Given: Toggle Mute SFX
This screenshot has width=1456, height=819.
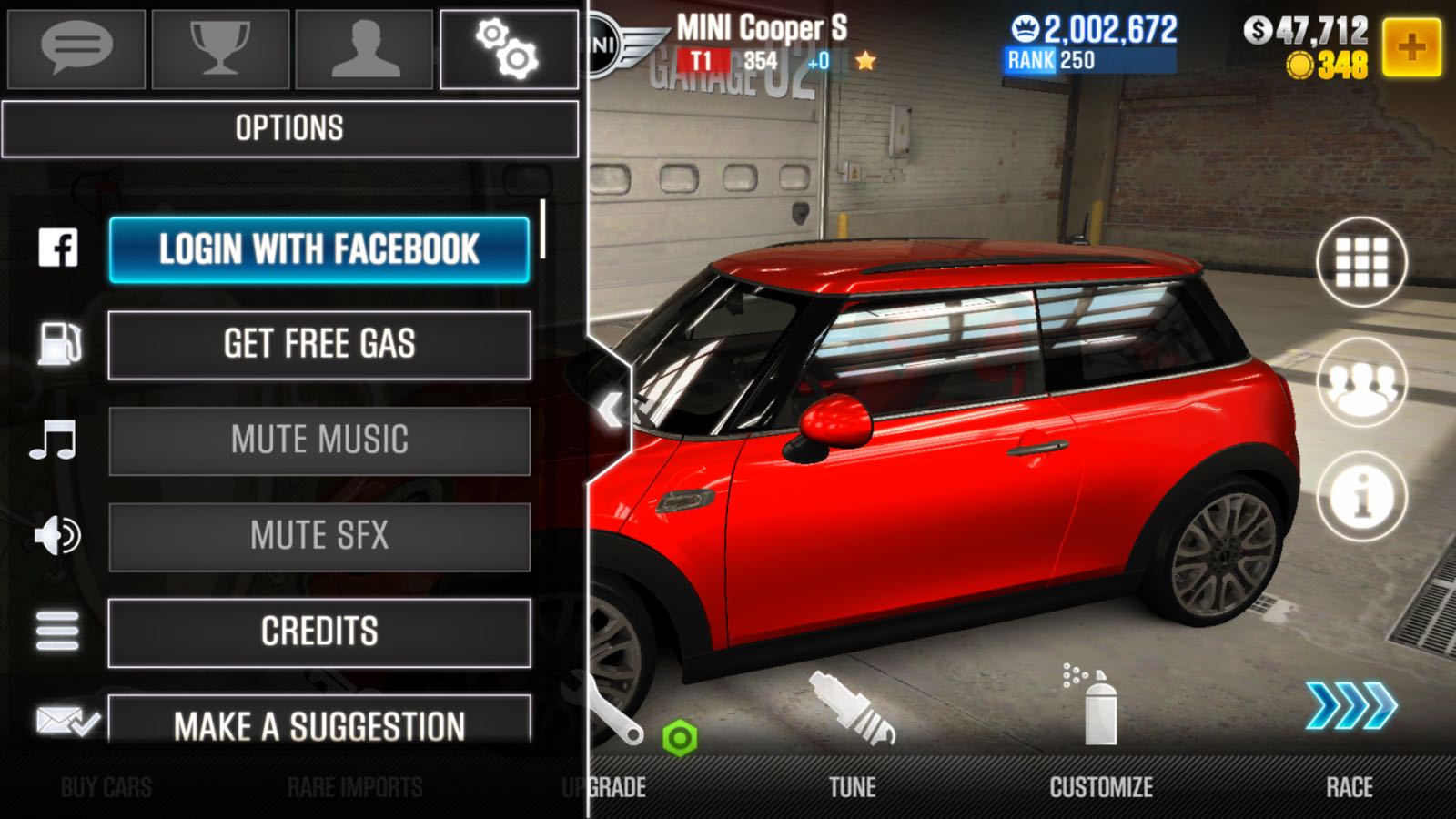Looking at the screenshot, I should [318, 536].
